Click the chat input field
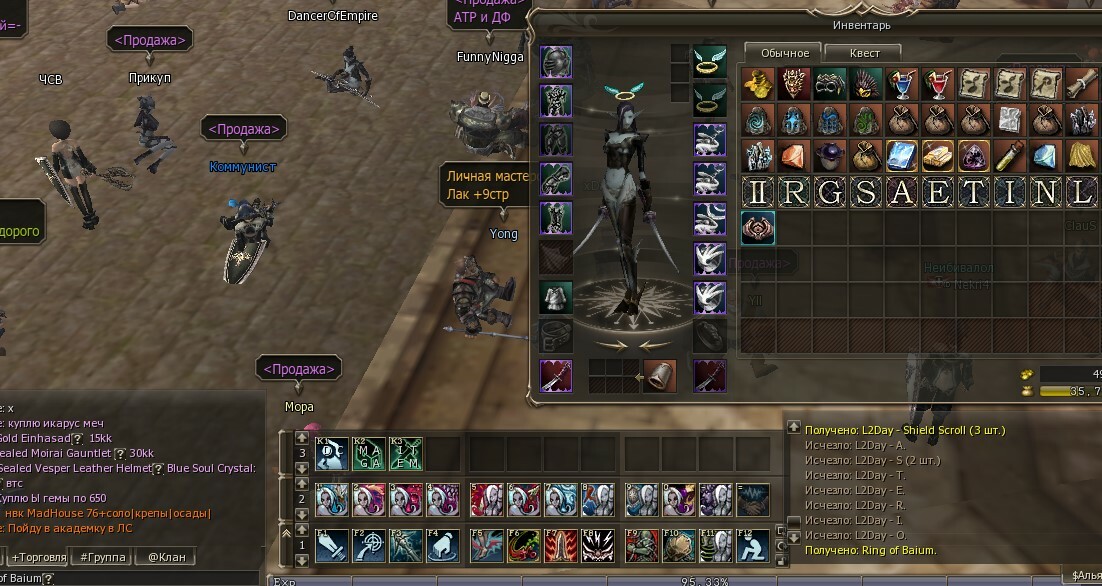 [x=150, y=578]
